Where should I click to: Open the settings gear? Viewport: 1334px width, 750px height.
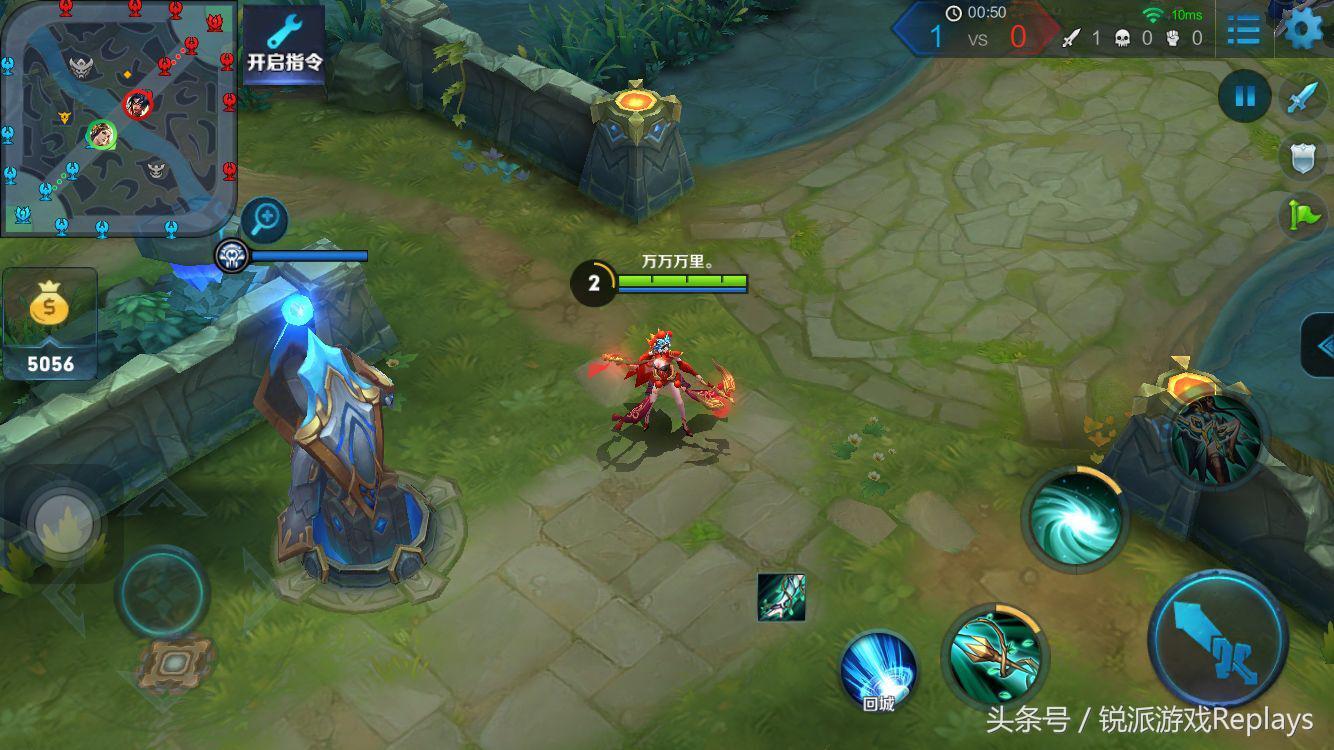[1303, 29]
